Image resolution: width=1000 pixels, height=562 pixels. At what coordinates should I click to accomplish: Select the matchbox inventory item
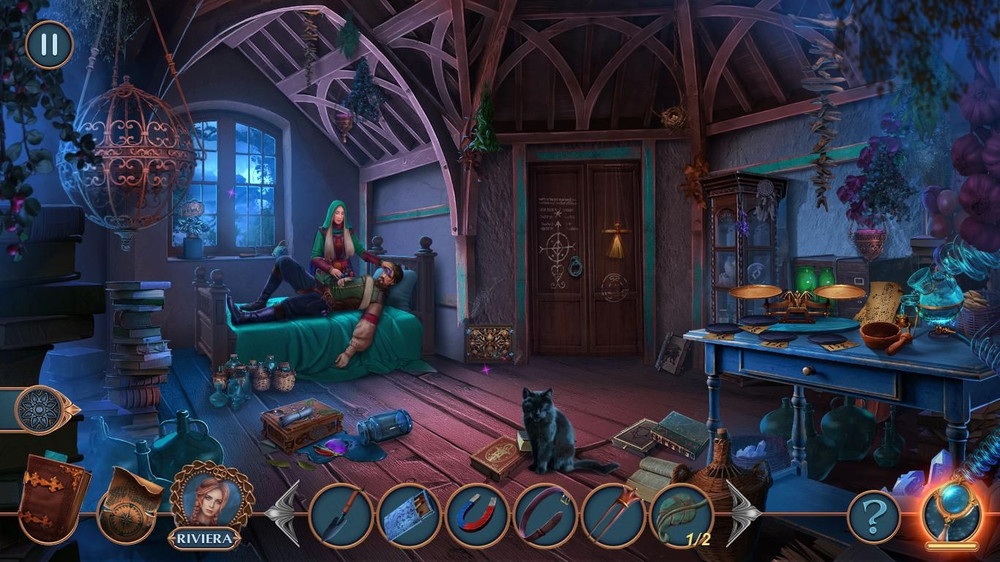tap(409, 514)
